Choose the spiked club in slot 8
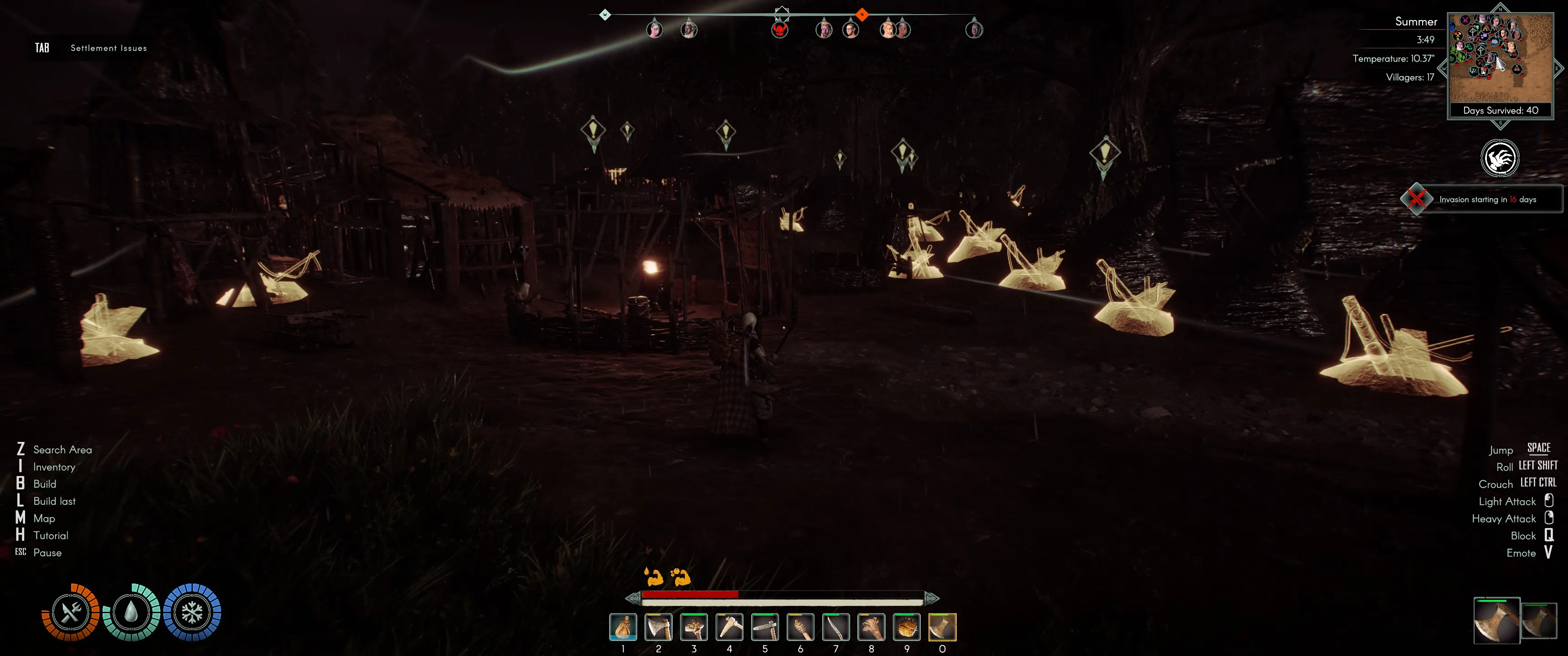The height and width of the screenshot is (656, 1568). coord(871,627)
